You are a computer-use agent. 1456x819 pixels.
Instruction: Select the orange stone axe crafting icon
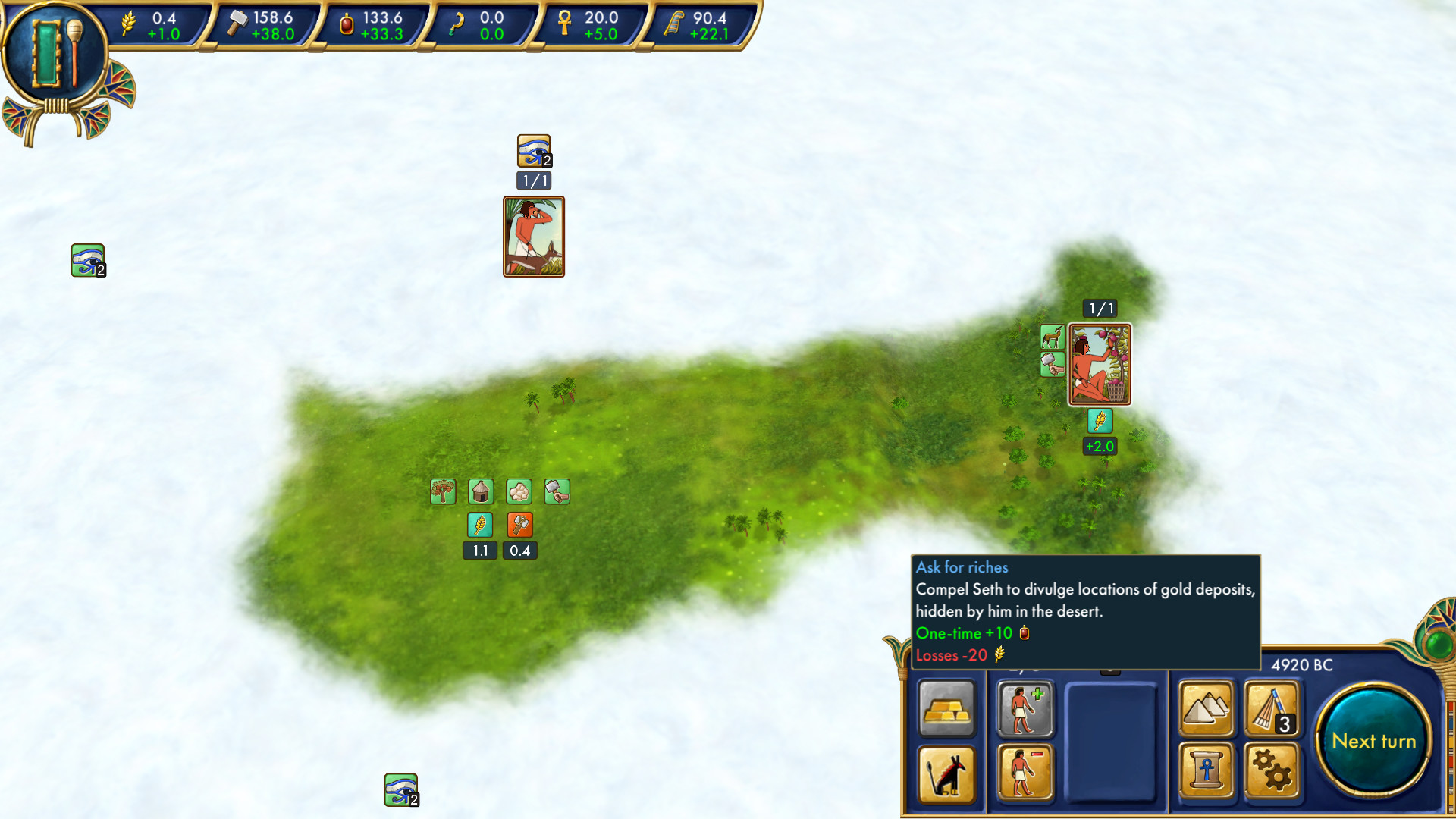pos(519,525)
